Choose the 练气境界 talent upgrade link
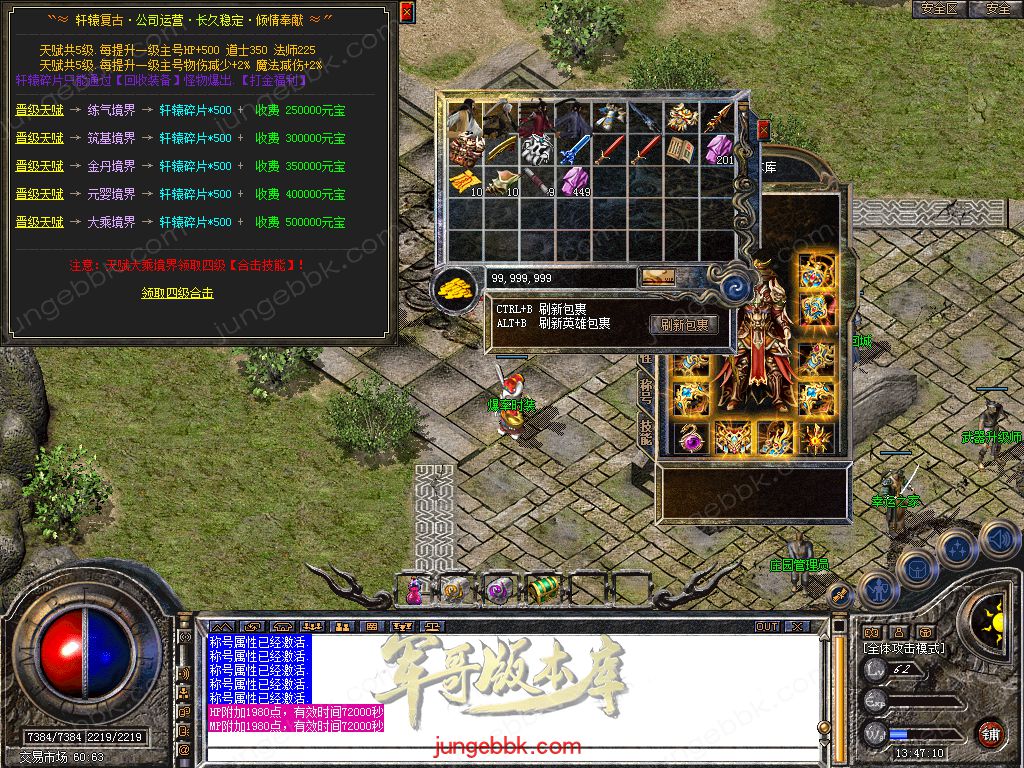The height and width of the screenshot is (768, 1024). (x=39, y=110)
